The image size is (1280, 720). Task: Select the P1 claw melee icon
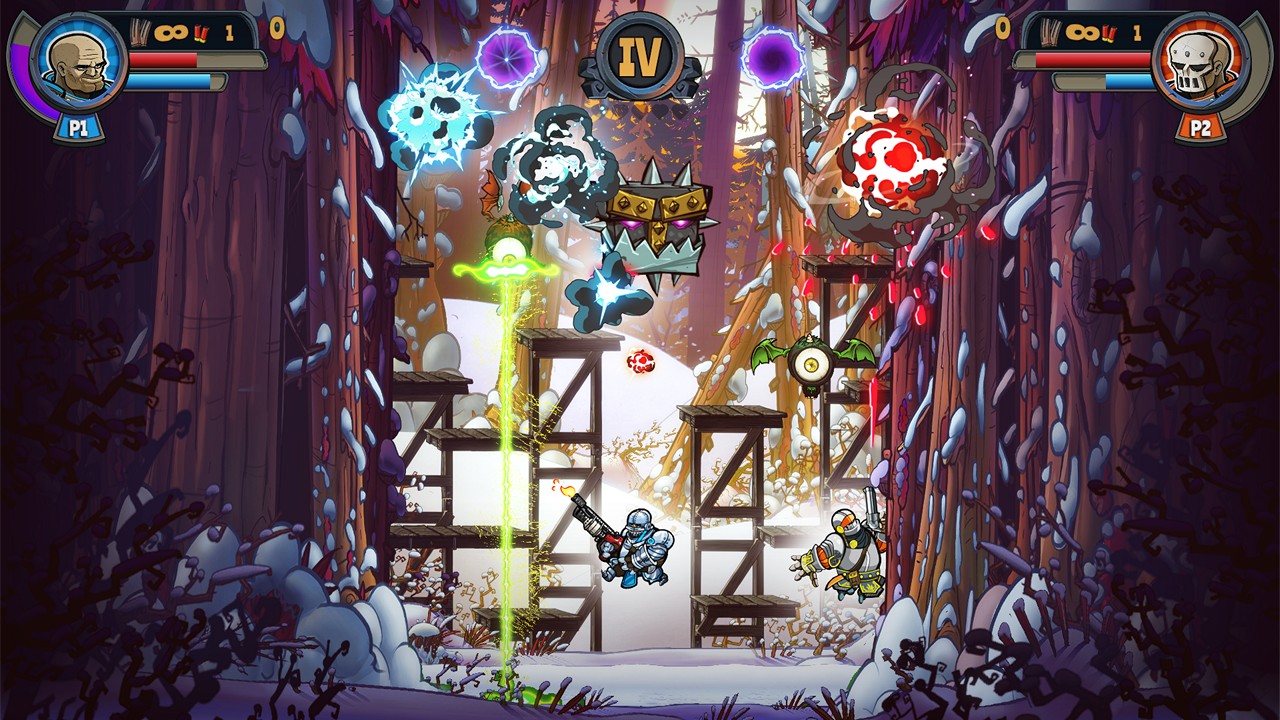(139, 32)
